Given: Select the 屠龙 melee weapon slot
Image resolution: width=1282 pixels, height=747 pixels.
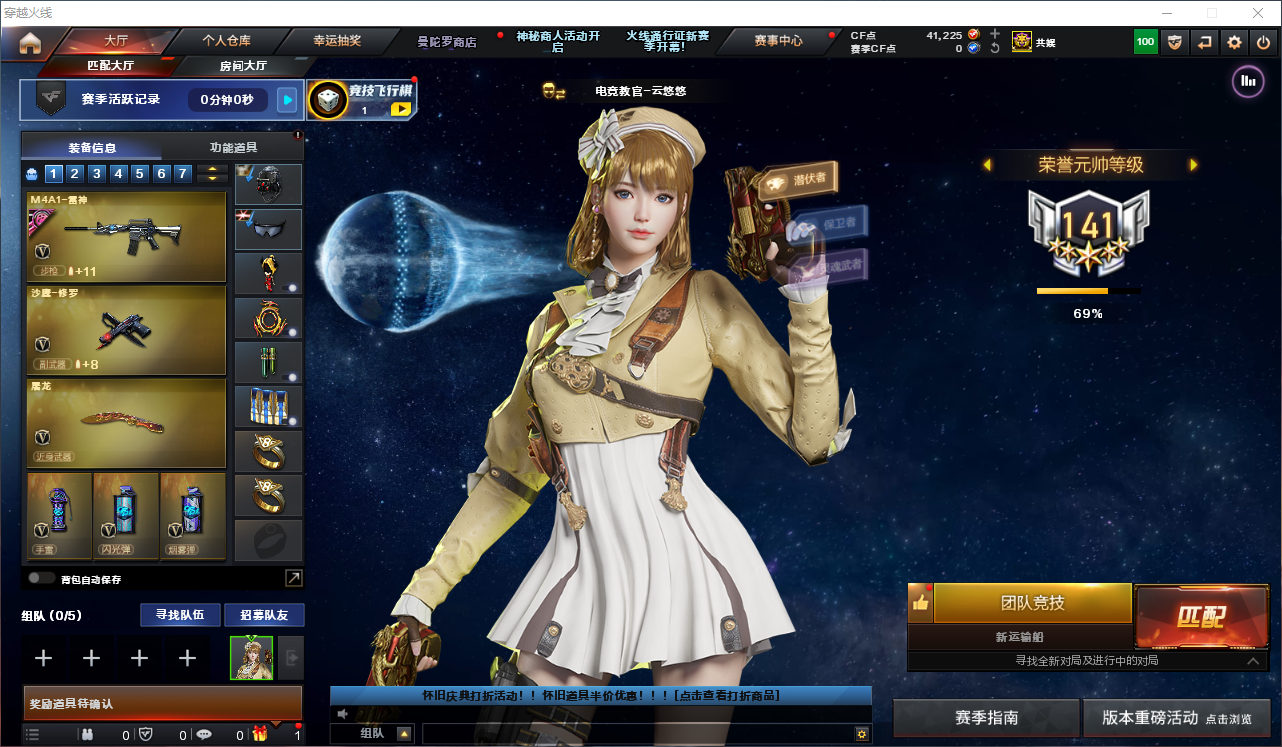Looking at the screenshot, I should click(x=126, y=423).
